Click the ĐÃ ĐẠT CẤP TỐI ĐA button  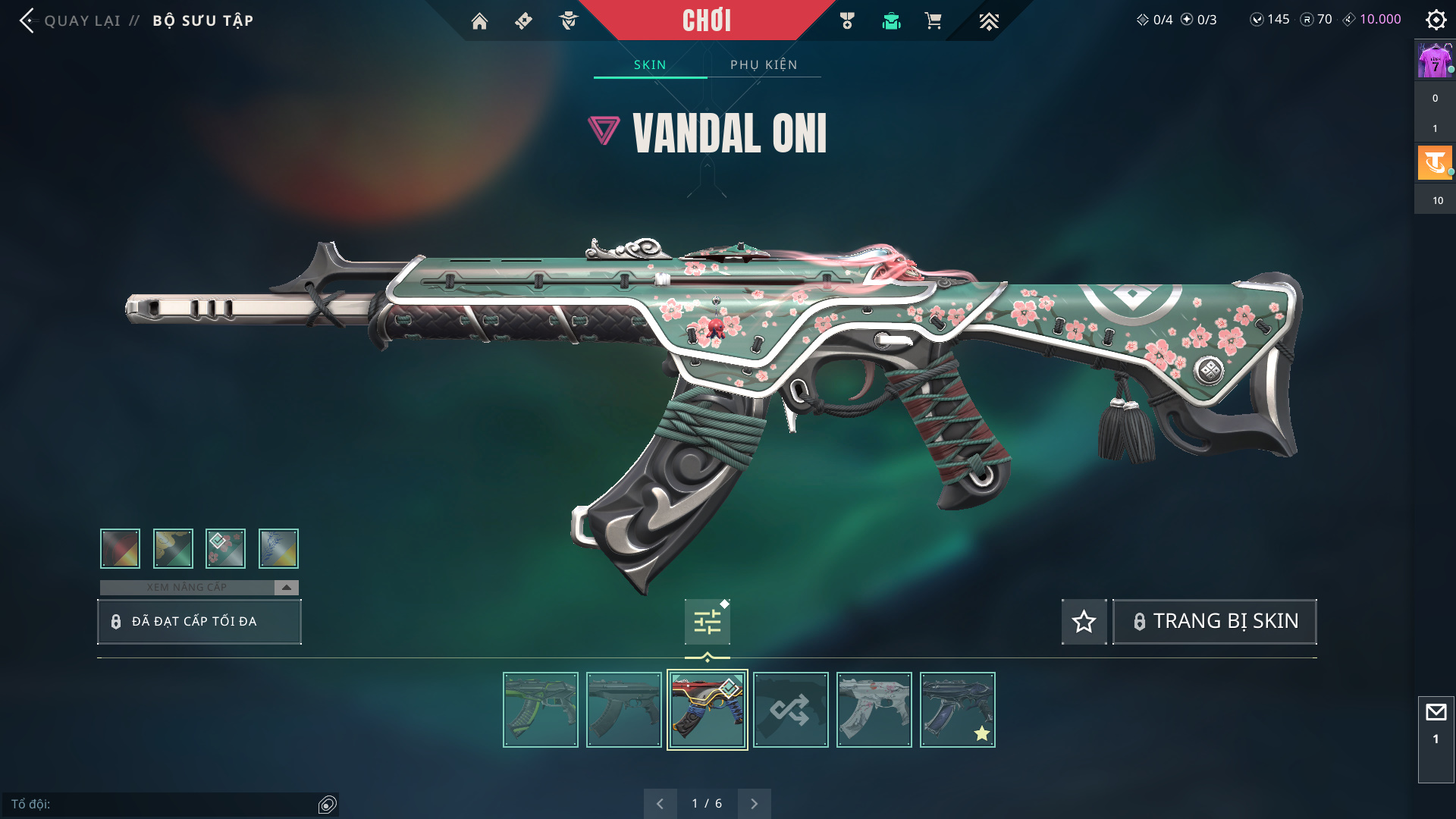point(199,622)
